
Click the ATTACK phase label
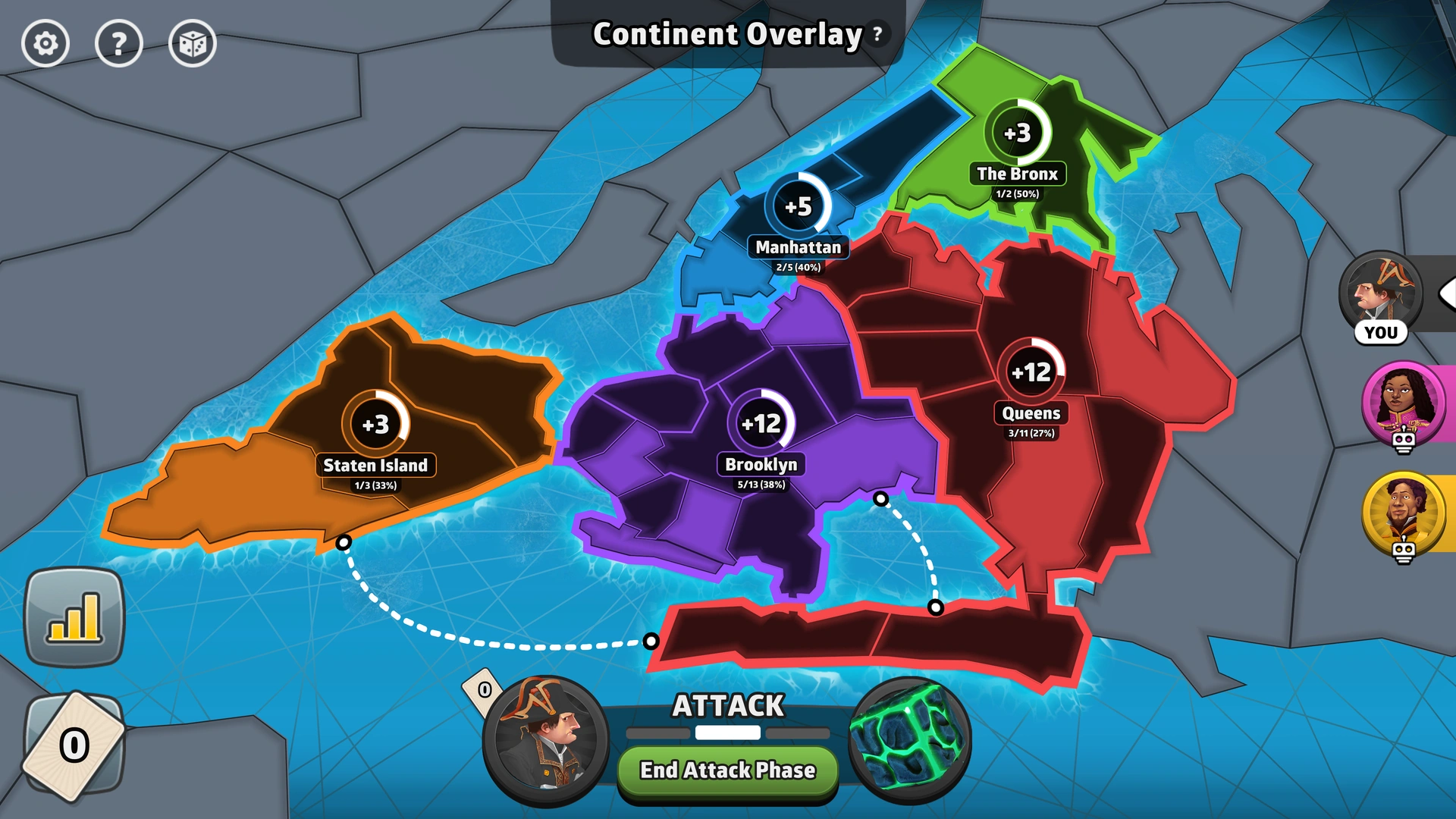pos(726,706)
